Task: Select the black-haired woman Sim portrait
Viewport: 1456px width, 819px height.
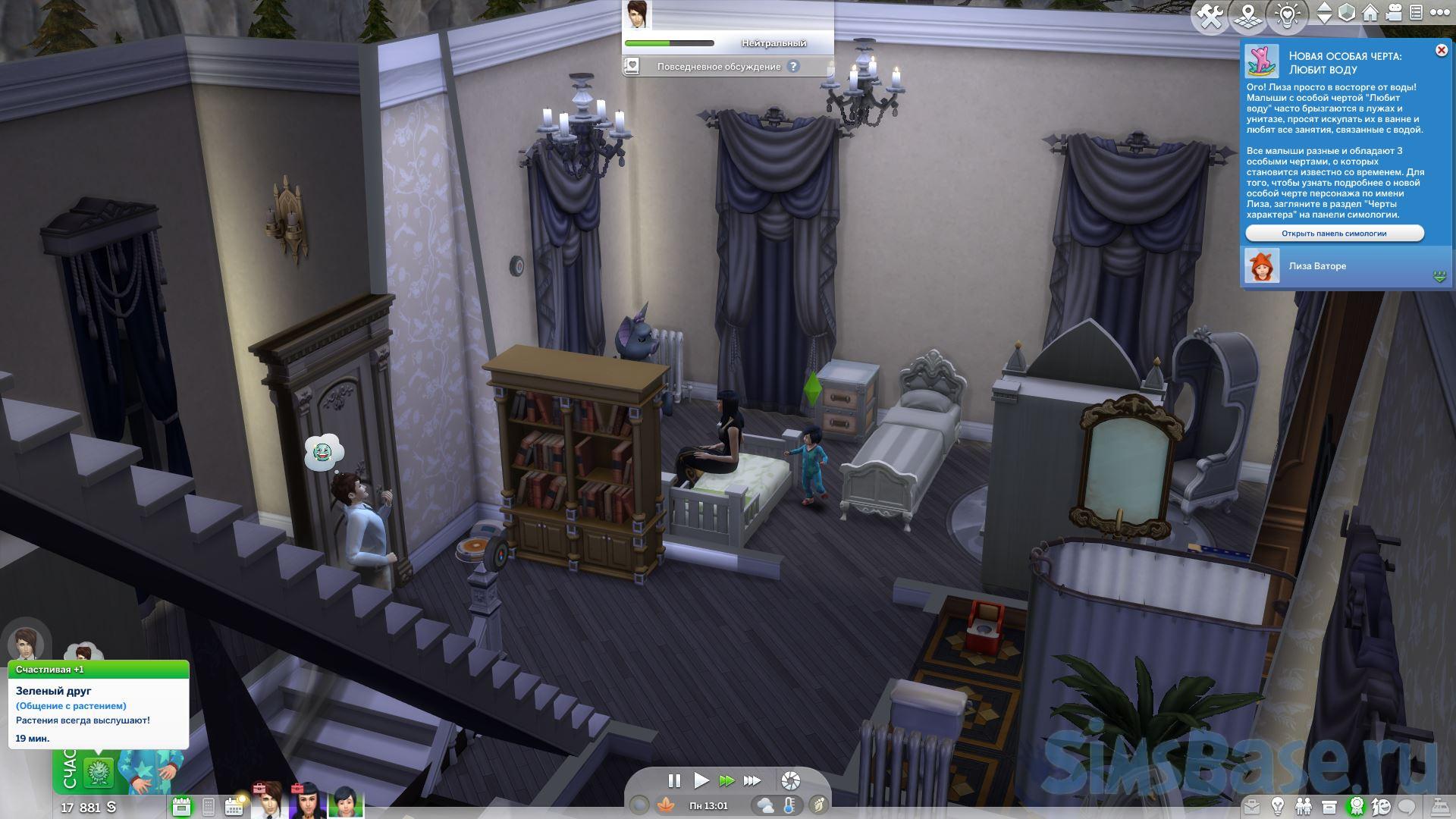Action: [308, 802]
